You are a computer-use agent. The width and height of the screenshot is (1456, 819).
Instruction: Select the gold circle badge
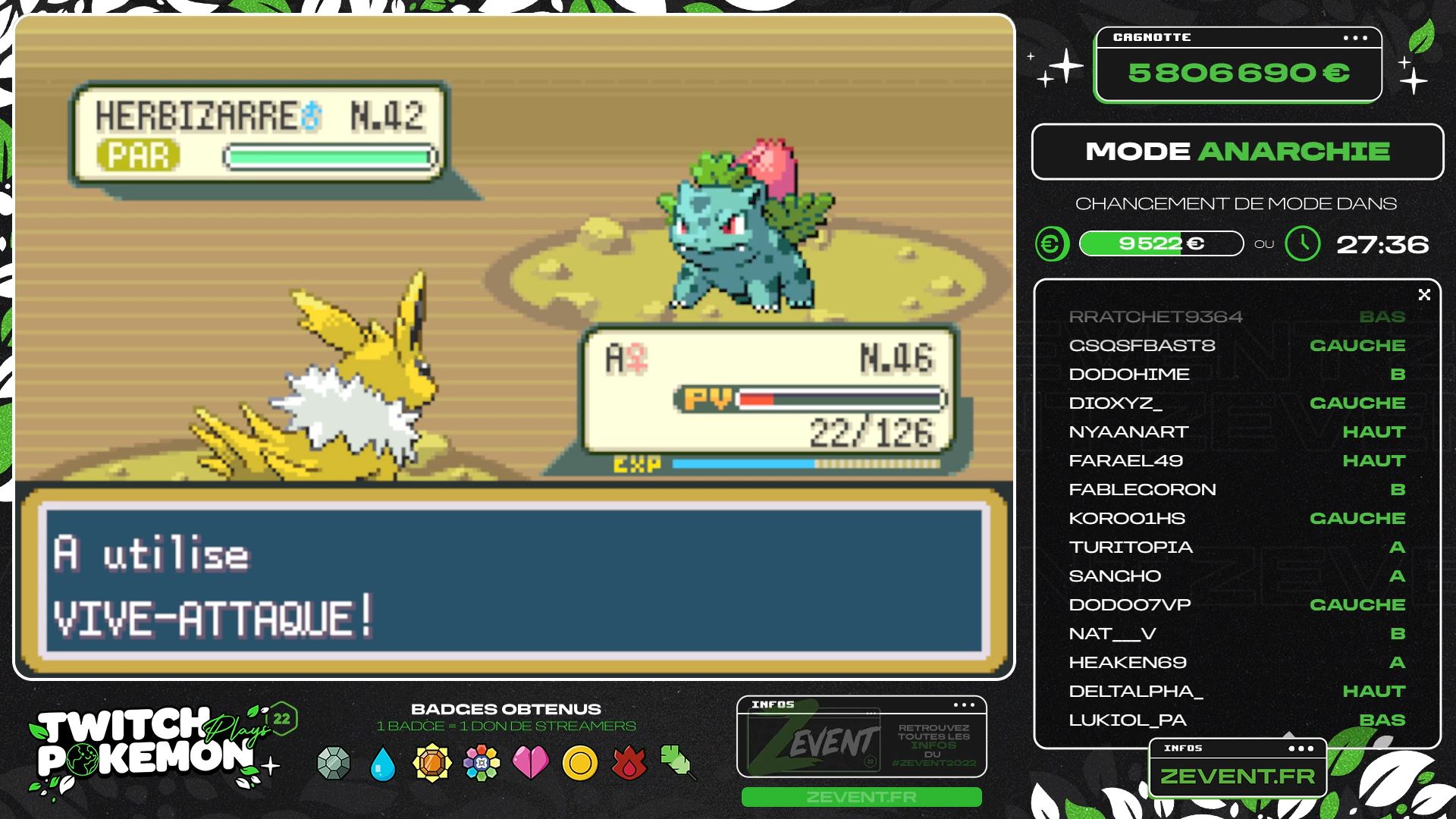[x=580, y=763]
